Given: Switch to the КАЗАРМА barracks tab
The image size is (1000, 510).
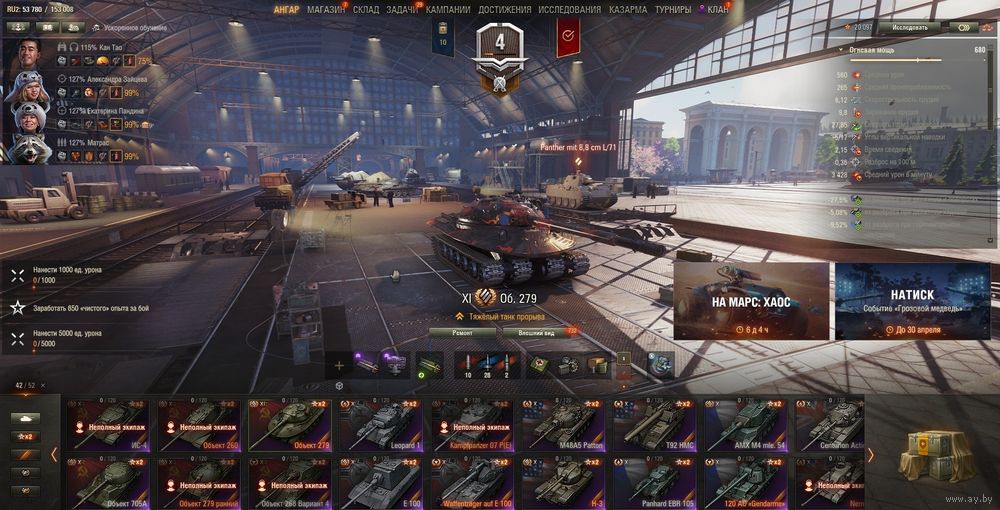Looking at the screenshot, I should point(627,9).
